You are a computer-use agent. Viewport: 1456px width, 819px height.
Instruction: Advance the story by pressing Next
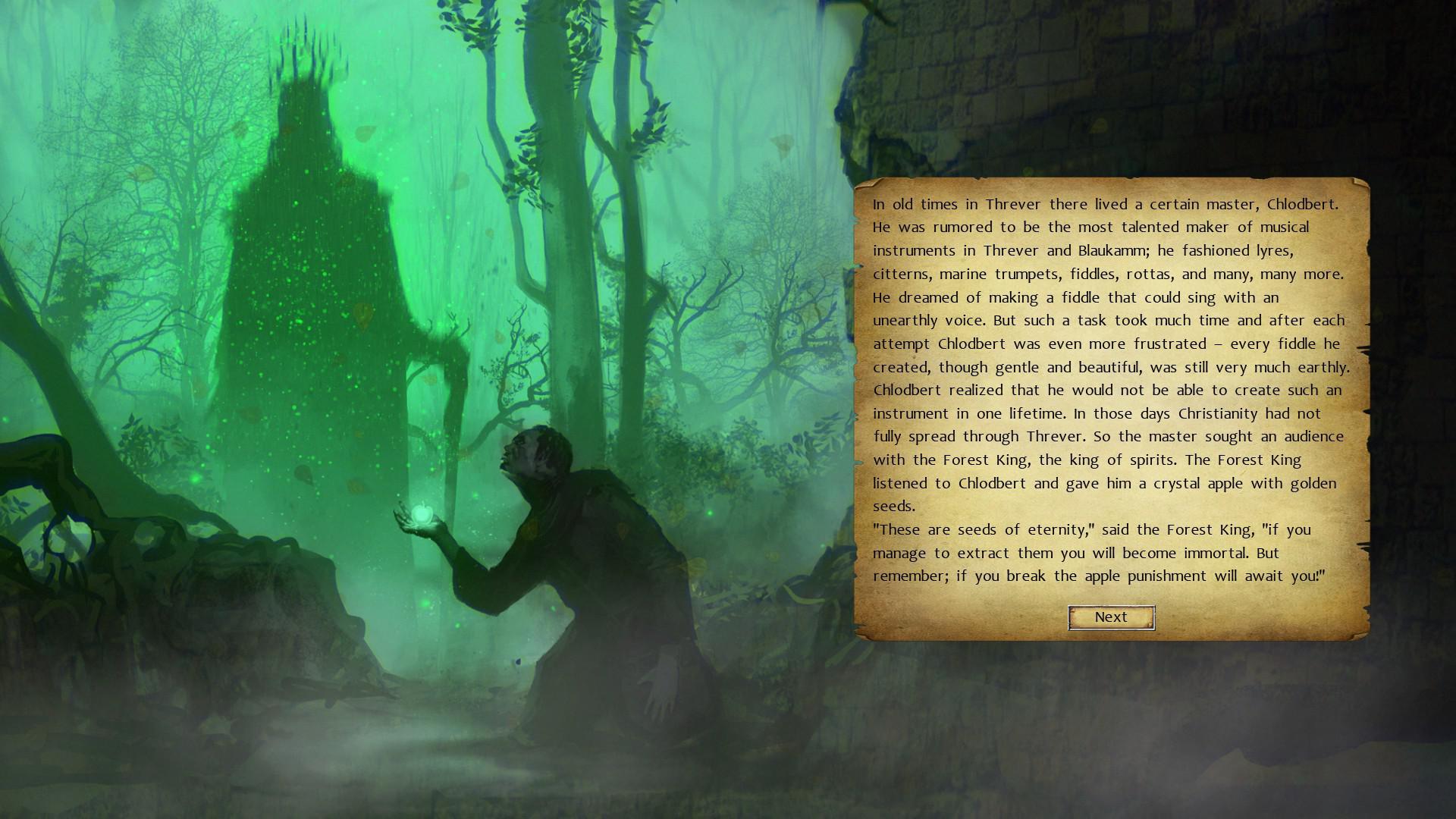1110,617
